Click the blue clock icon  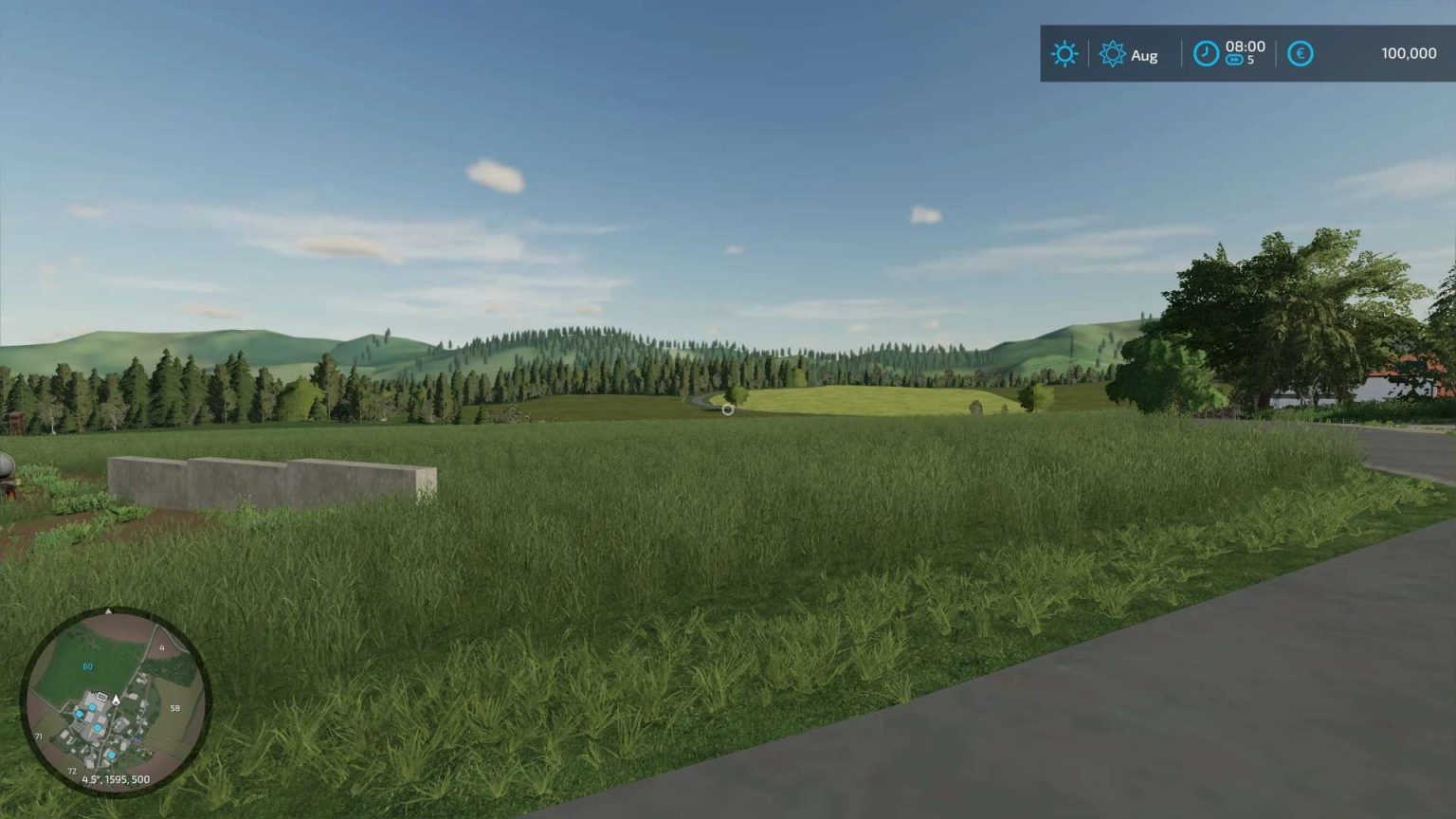point(1205,53)
